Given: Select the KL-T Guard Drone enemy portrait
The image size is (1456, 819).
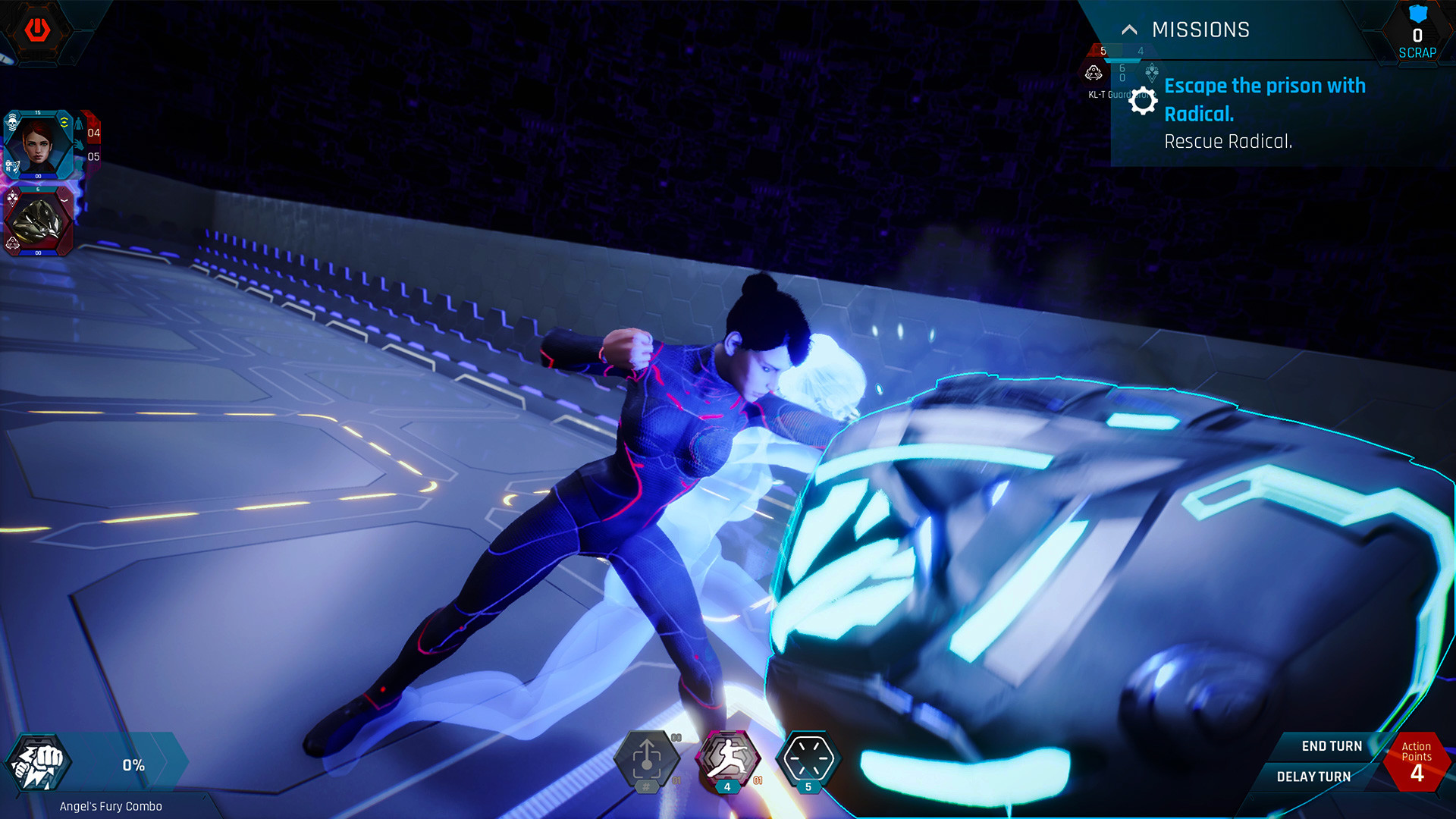Looking at the screenshot, I should pyautogui.click(x=38, y=221).
